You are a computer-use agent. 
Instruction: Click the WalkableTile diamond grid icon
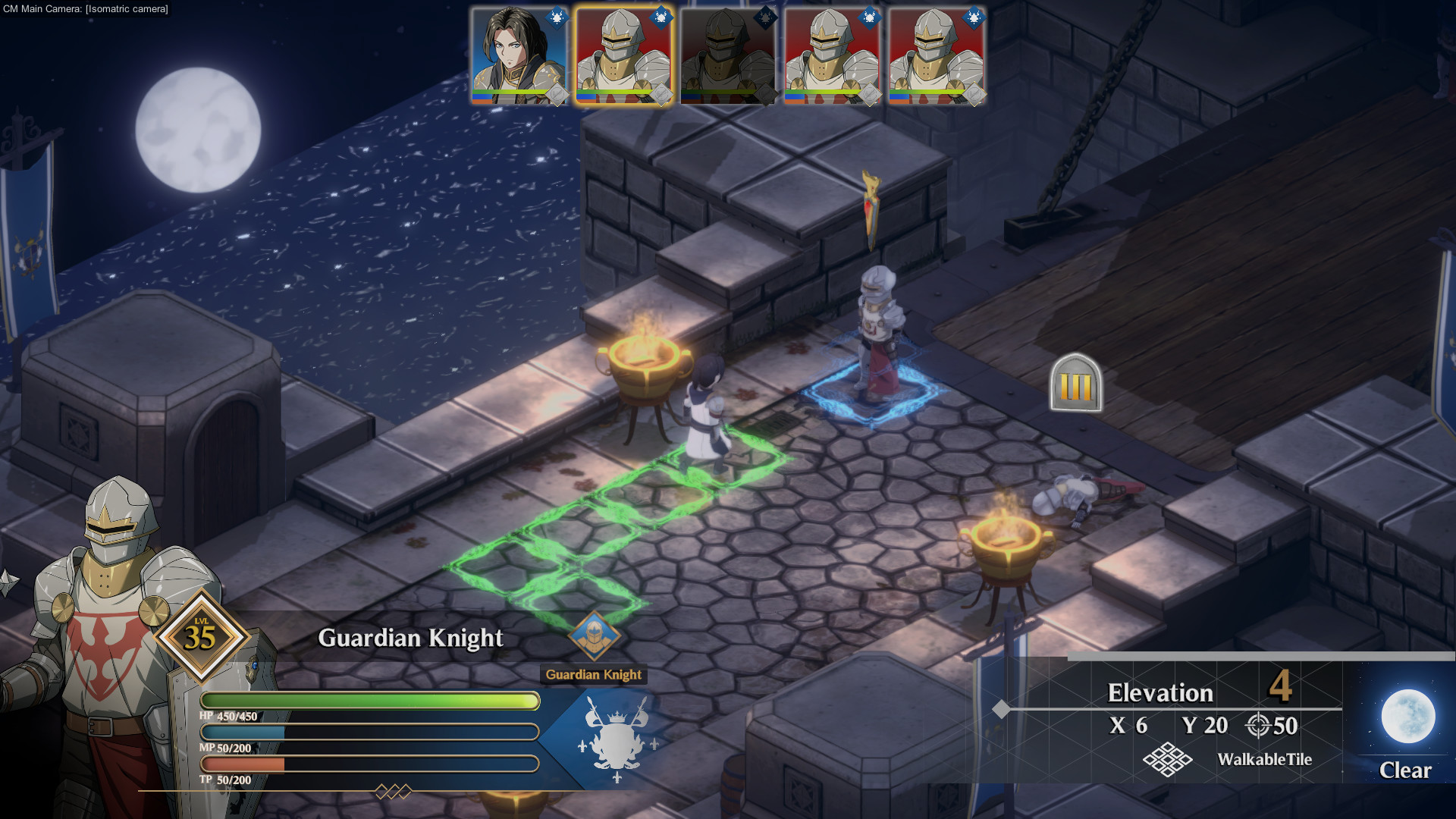(x=1167, y=759)
